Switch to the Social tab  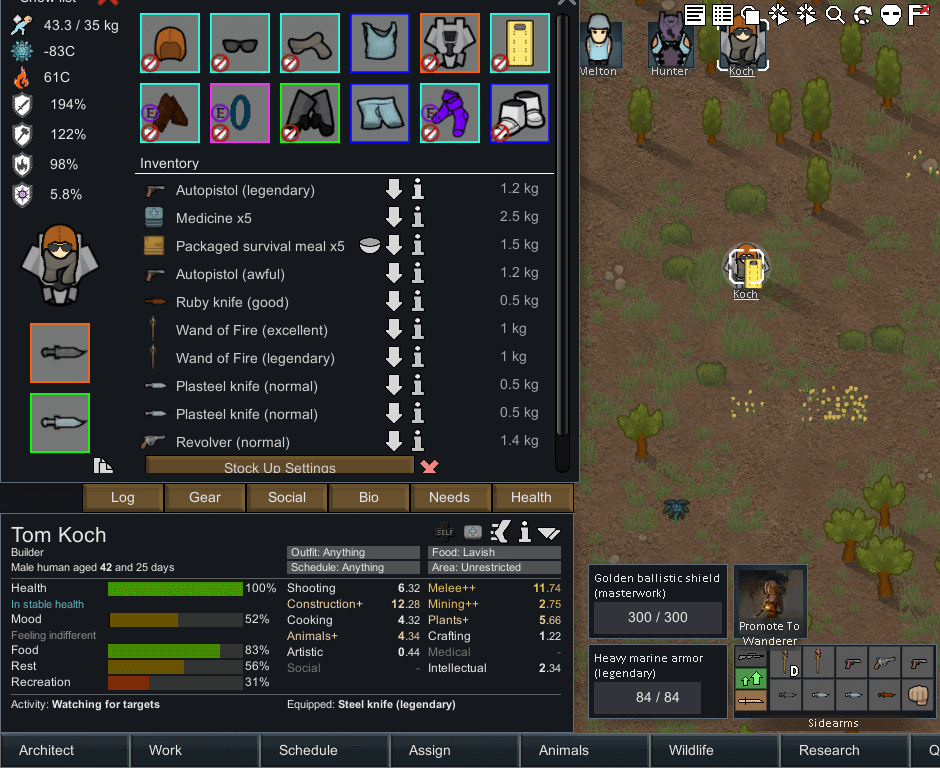[x=287, y=497]
